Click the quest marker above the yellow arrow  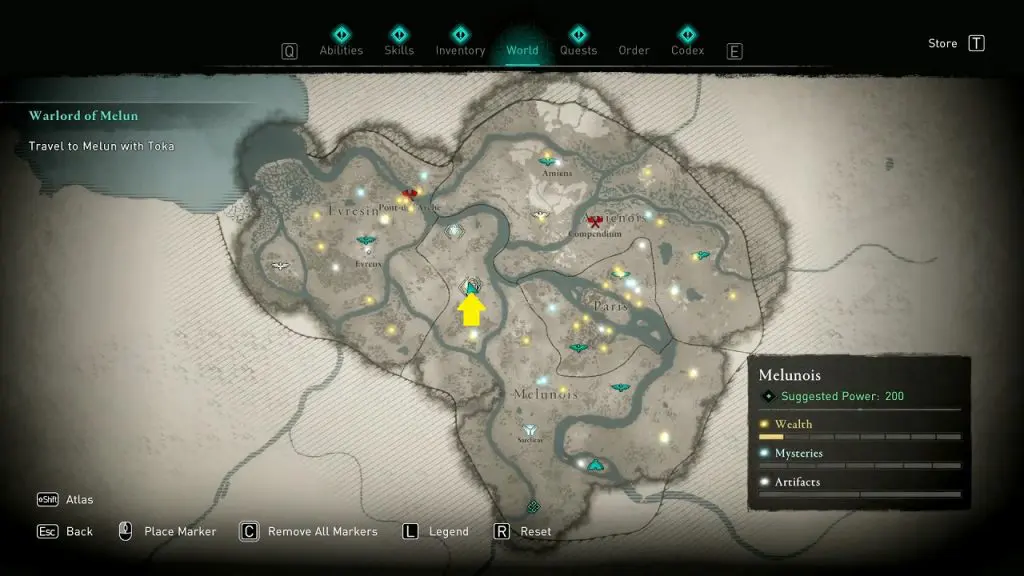coord(472,288)
